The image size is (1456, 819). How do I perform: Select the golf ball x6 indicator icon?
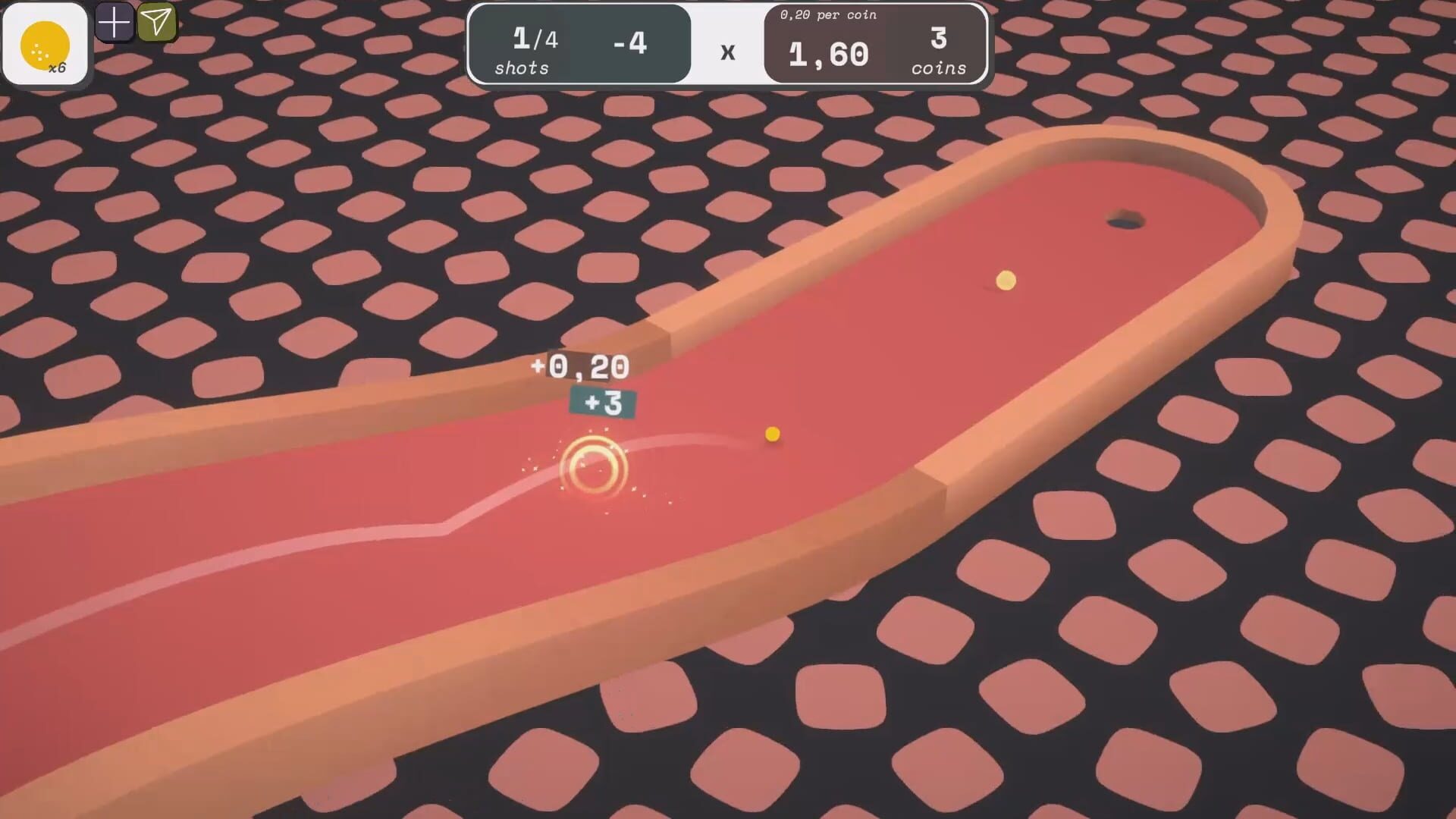click(45, 42)
